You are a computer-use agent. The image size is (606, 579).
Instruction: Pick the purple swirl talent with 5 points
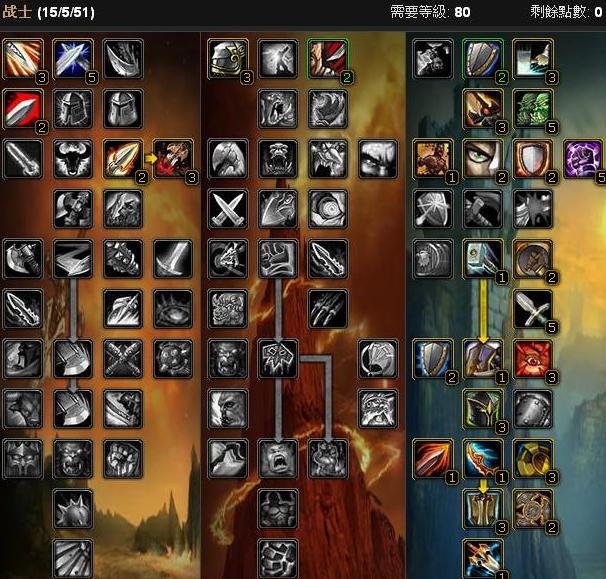tap(582, 158)
